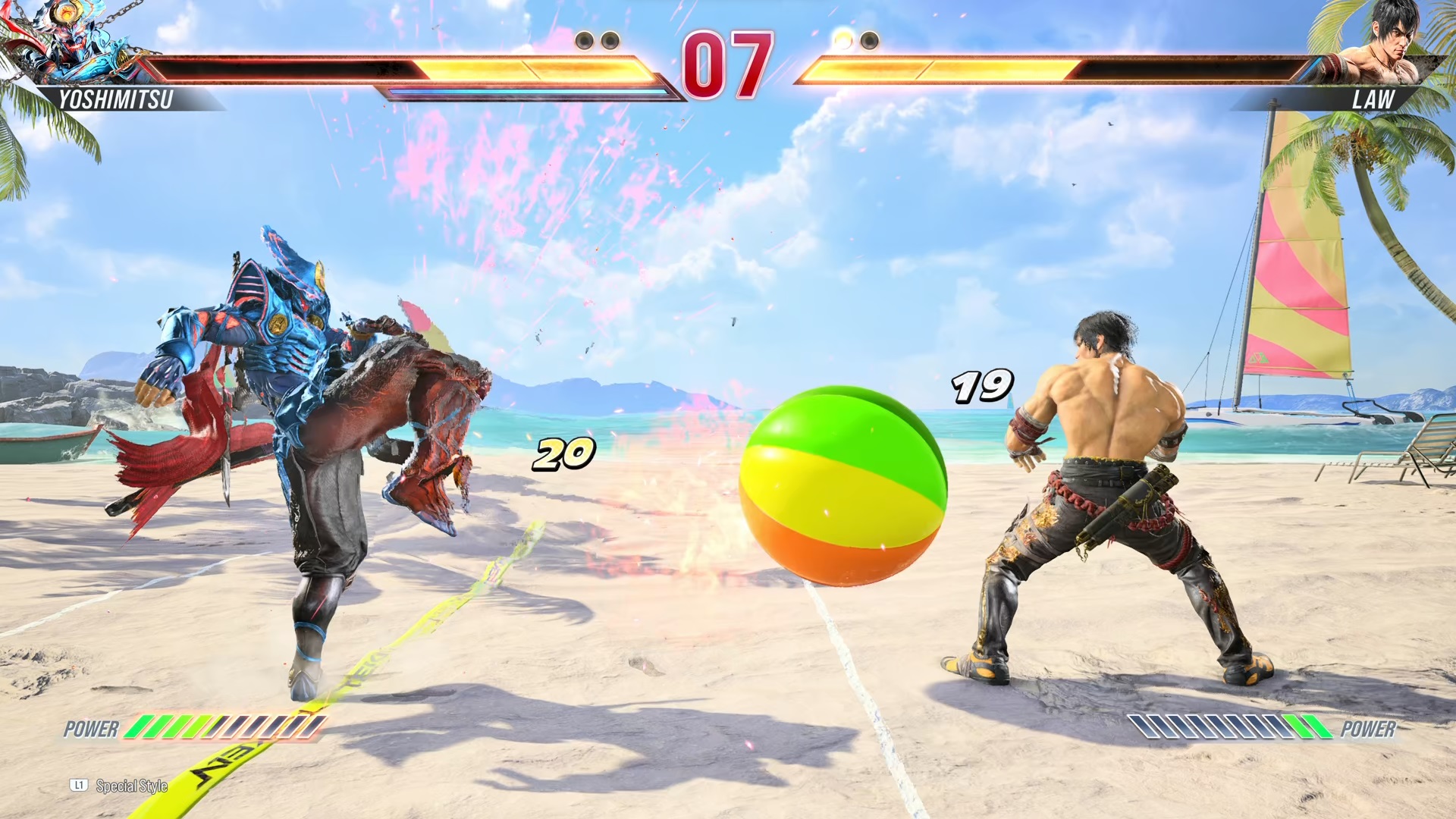This screenshot has height=819, width=1456.
Task: Click the left POWER label text
Action: point(93,730)
